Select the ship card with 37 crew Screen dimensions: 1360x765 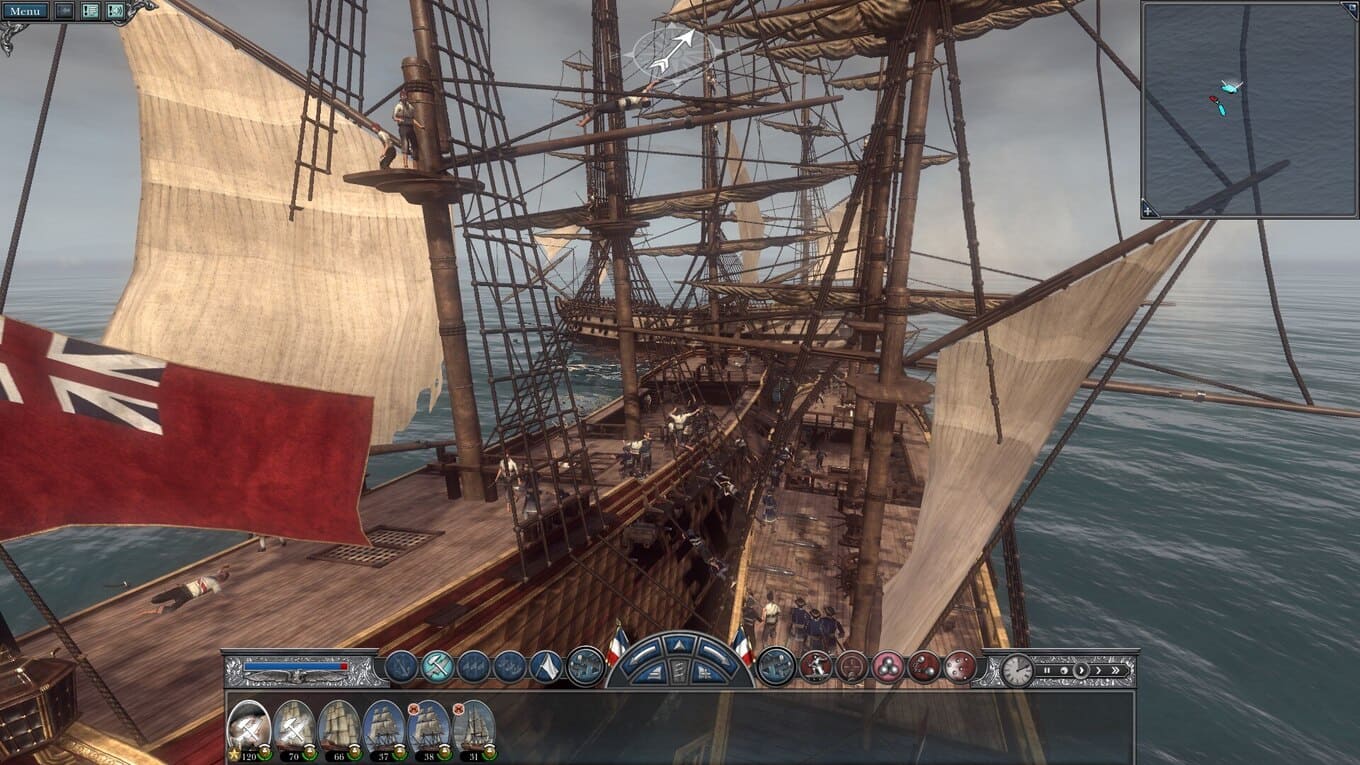[384, 727]
